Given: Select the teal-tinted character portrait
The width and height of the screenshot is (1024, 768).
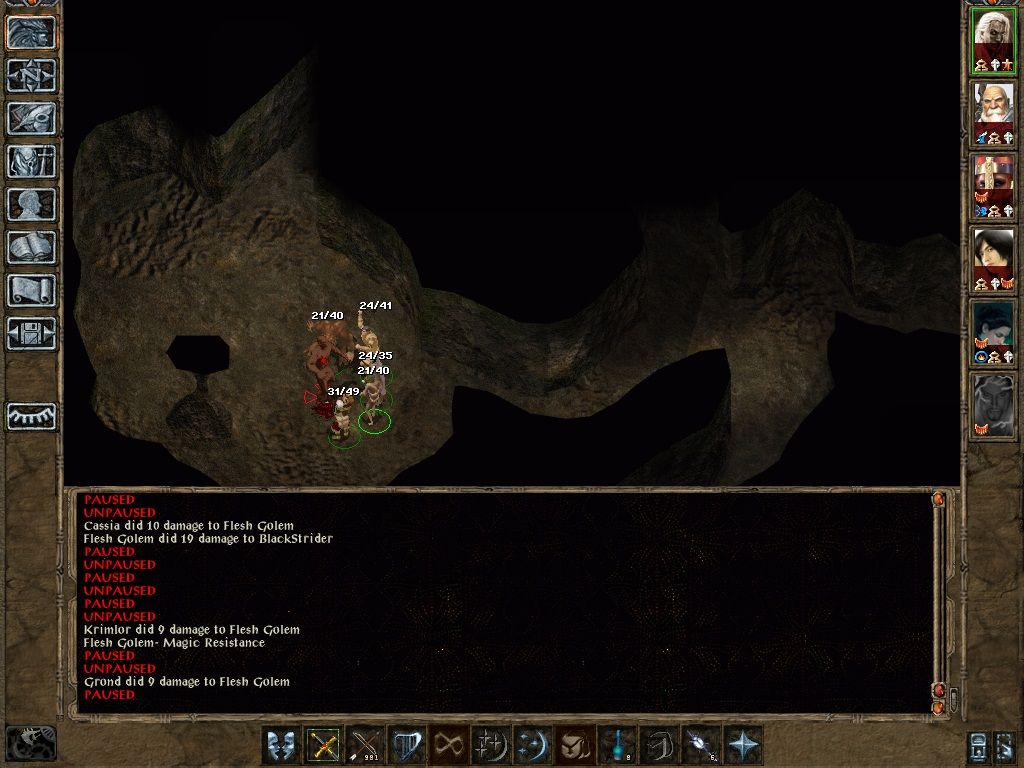Looking at the screenshot, I should pyautogui.click(x=993, y=331).
